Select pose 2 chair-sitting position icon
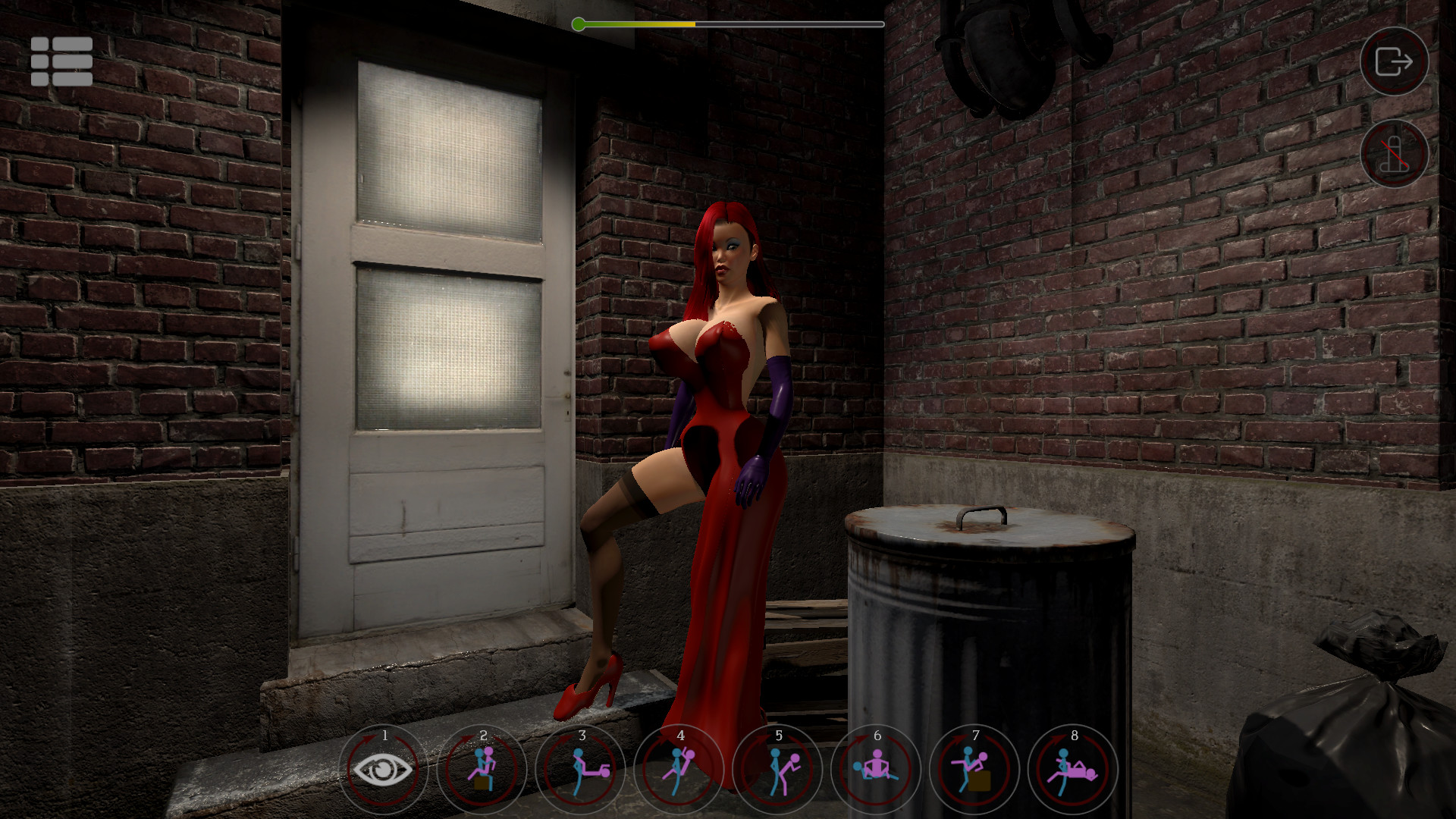The image size is (1456, 819). (x=483, y=770)
